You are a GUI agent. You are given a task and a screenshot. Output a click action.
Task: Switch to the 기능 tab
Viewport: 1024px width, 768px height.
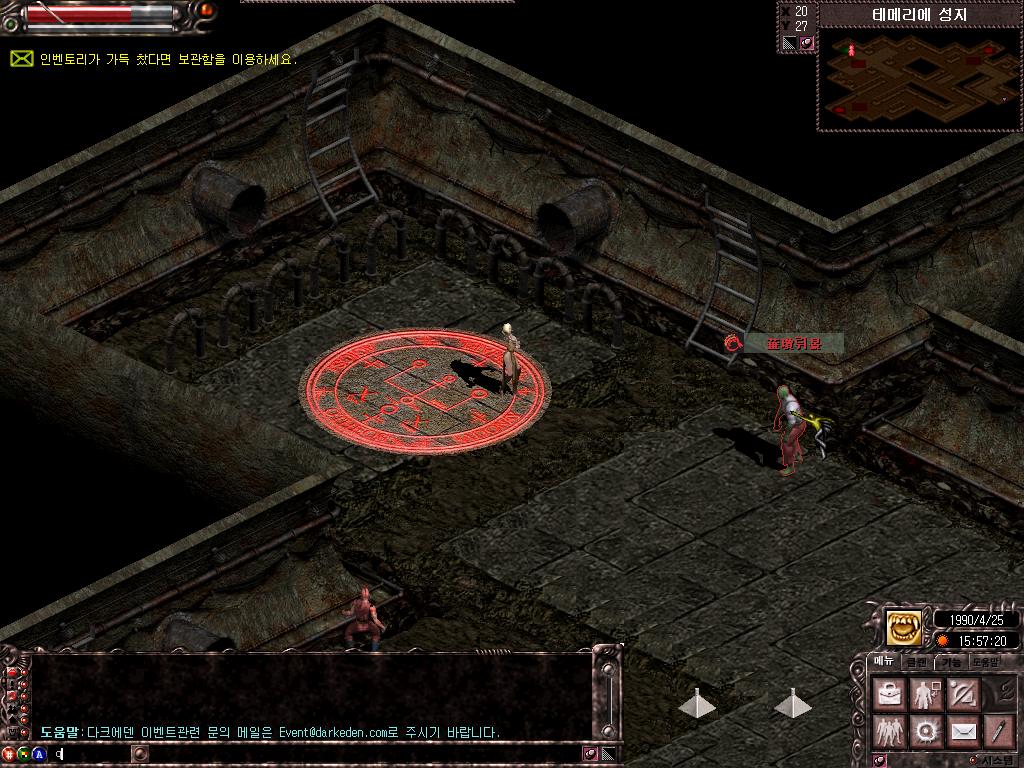point(949,661)
